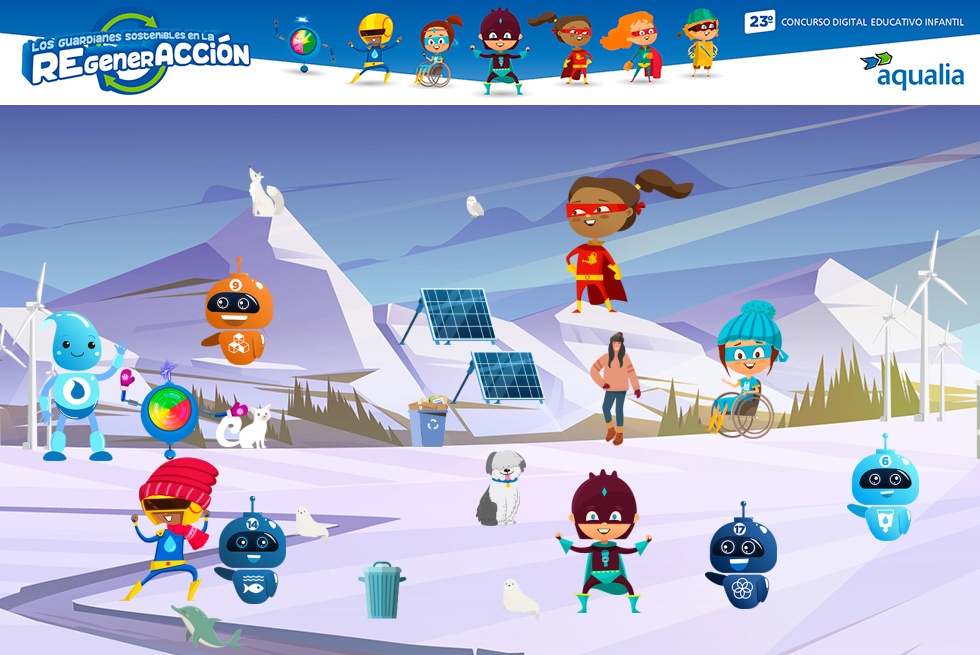Click the REgenerACCIÓN game logo
980x655 pixels.
tap(136, 55)
